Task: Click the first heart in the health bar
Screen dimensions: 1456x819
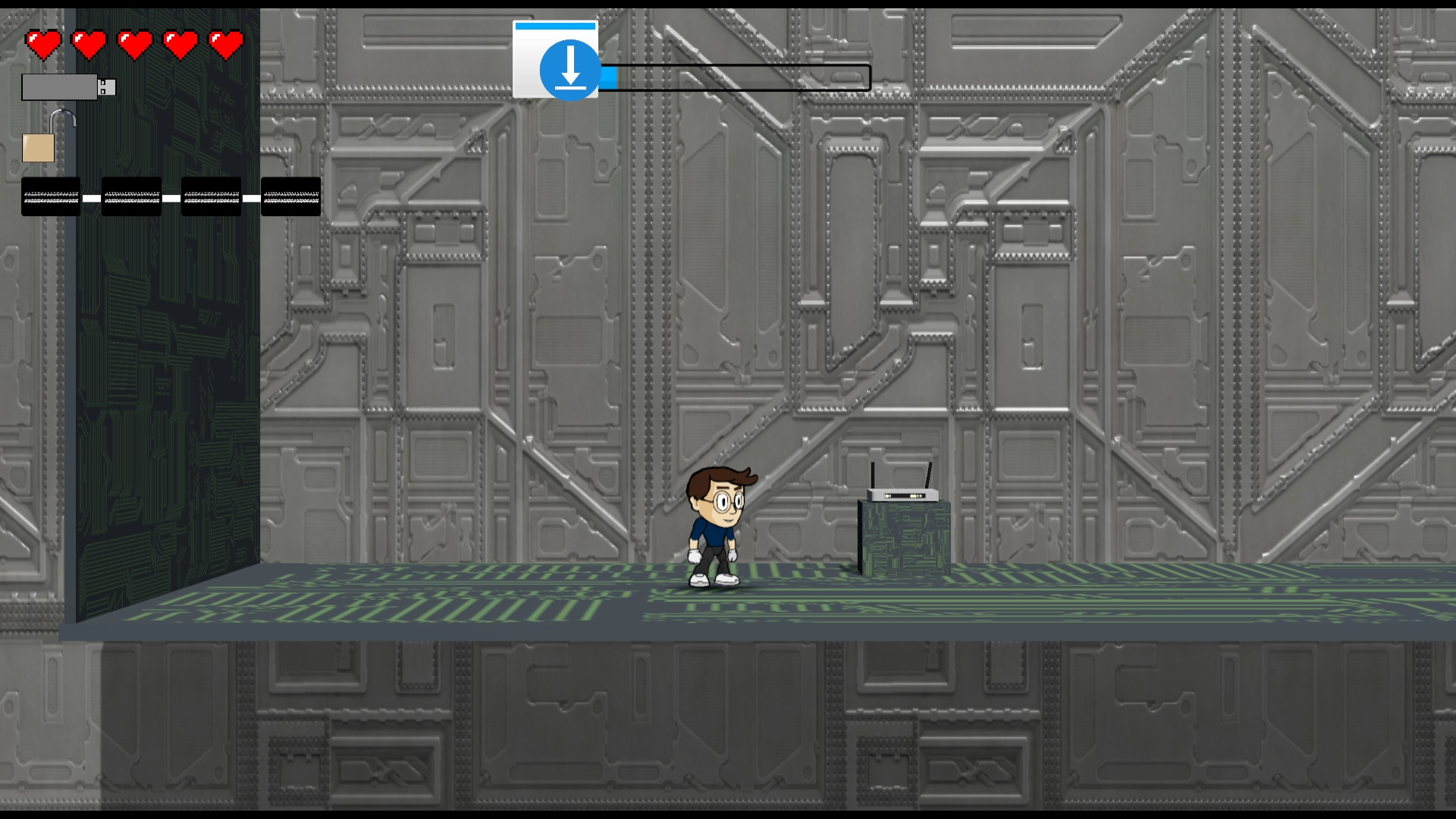Action: click(43, 44)
